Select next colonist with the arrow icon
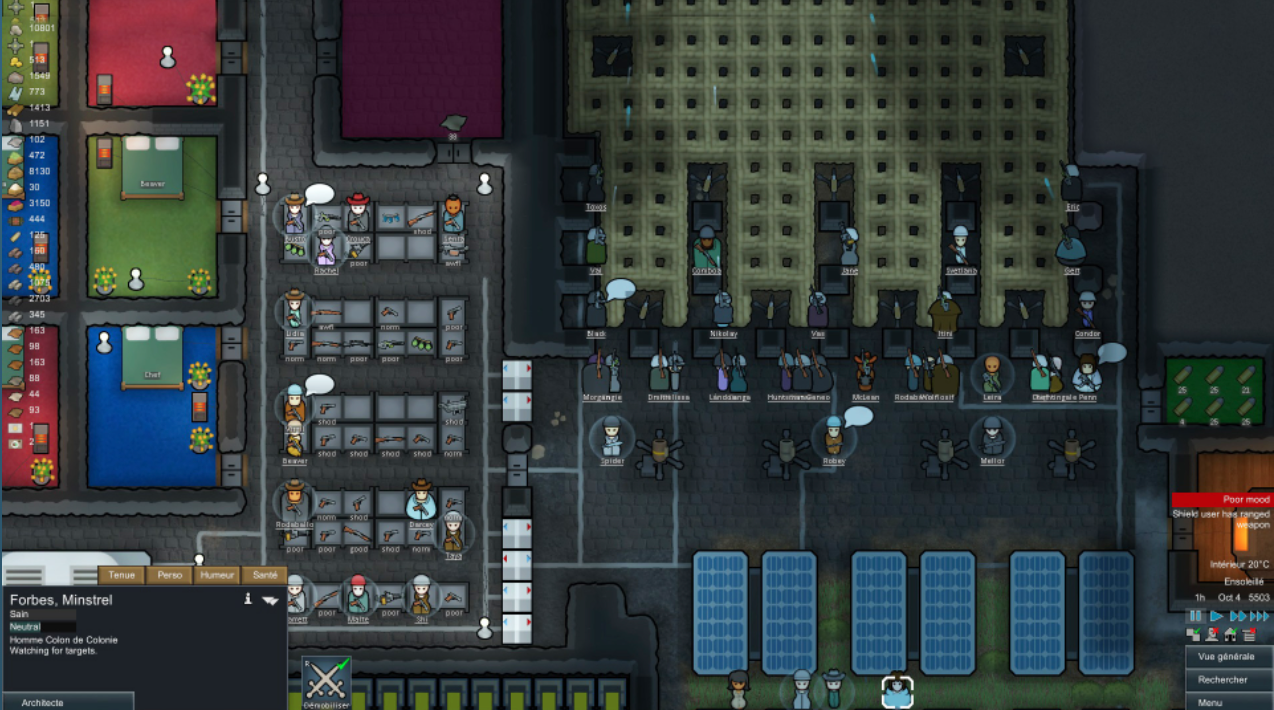 tap(270, 600)
